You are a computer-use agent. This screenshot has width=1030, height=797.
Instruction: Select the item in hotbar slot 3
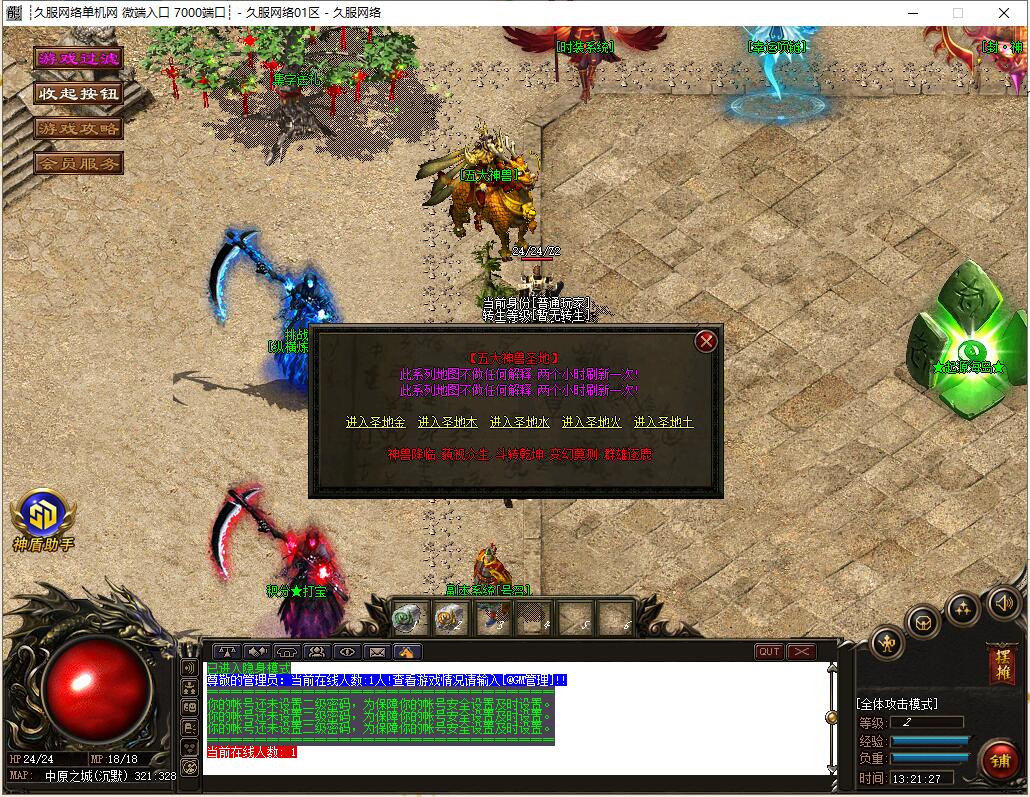[x=494, y=619]
